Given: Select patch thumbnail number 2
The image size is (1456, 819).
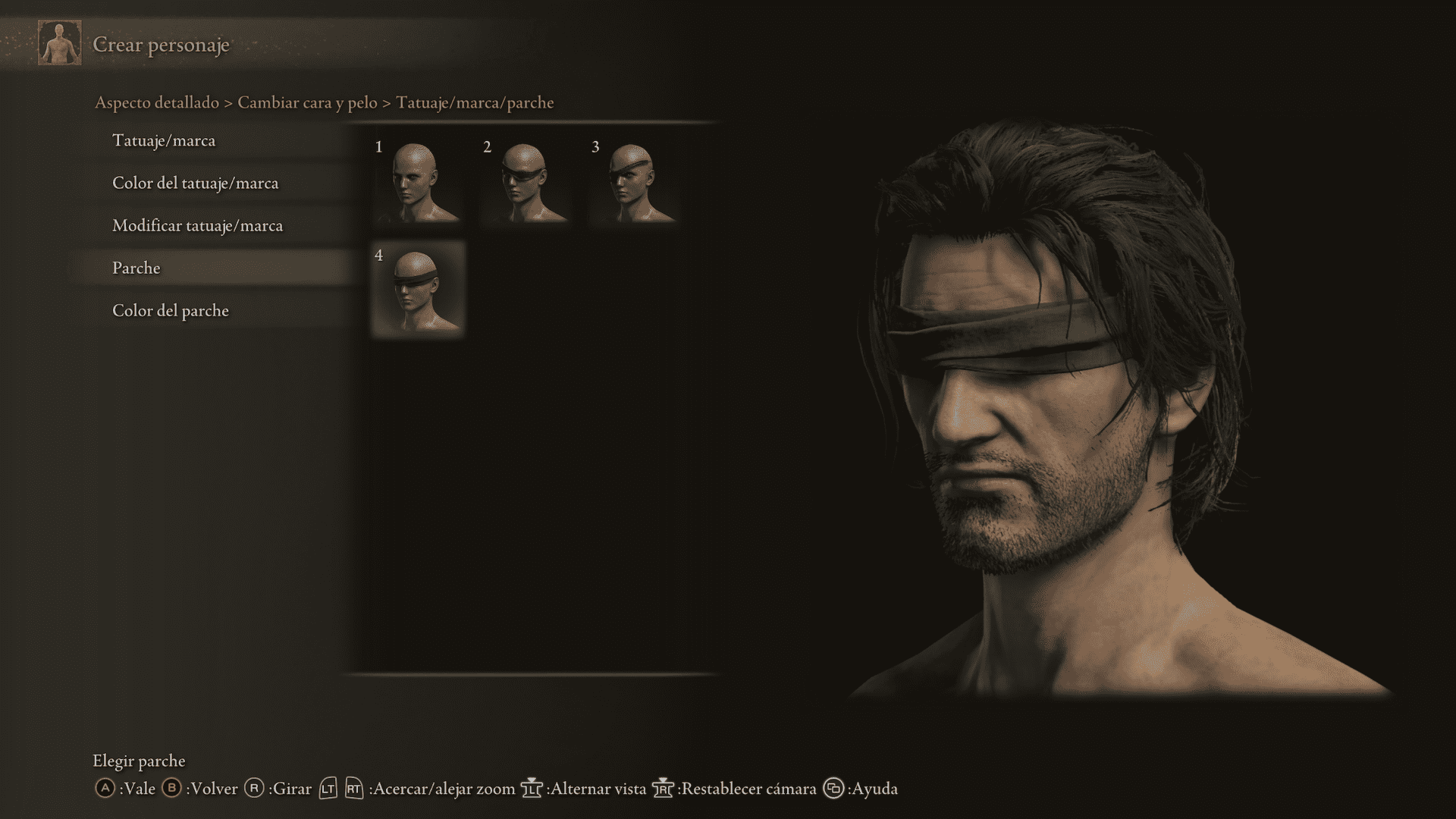Looking at the screenshot, I should coord(526,181).
